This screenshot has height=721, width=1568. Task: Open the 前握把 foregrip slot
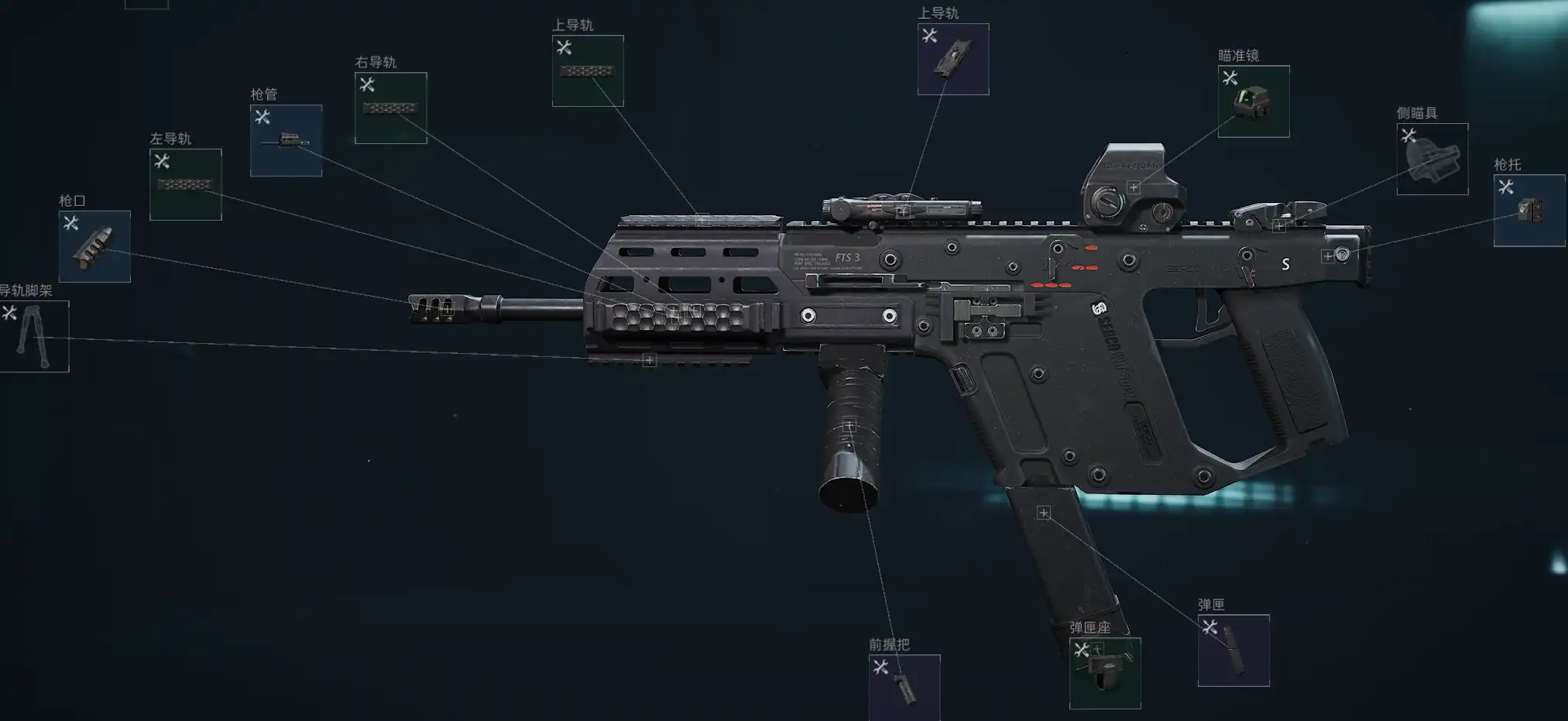(904, 687)
